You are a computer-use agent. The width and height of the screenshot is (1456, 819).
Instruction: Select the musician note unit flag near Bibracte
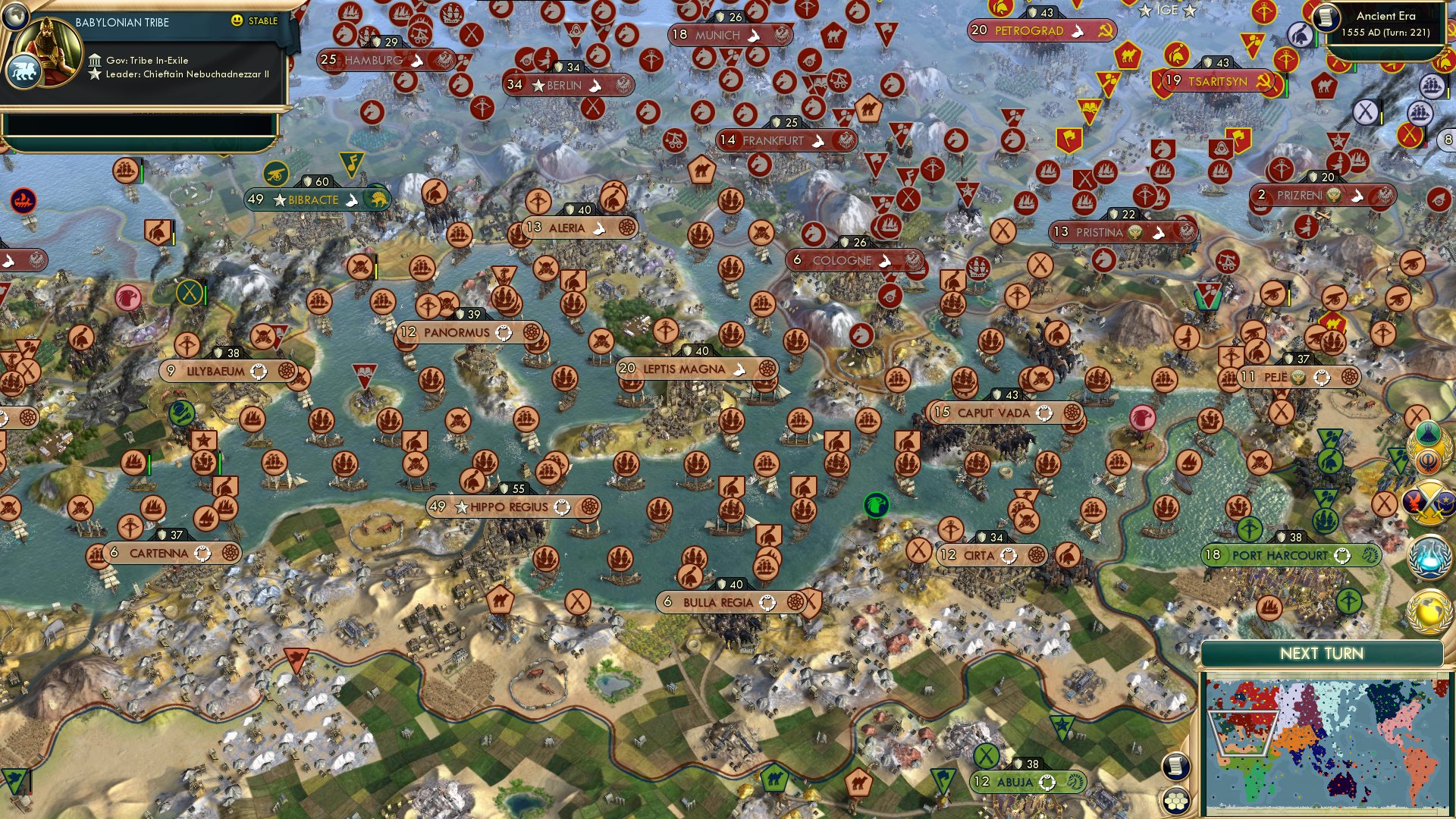354,161
